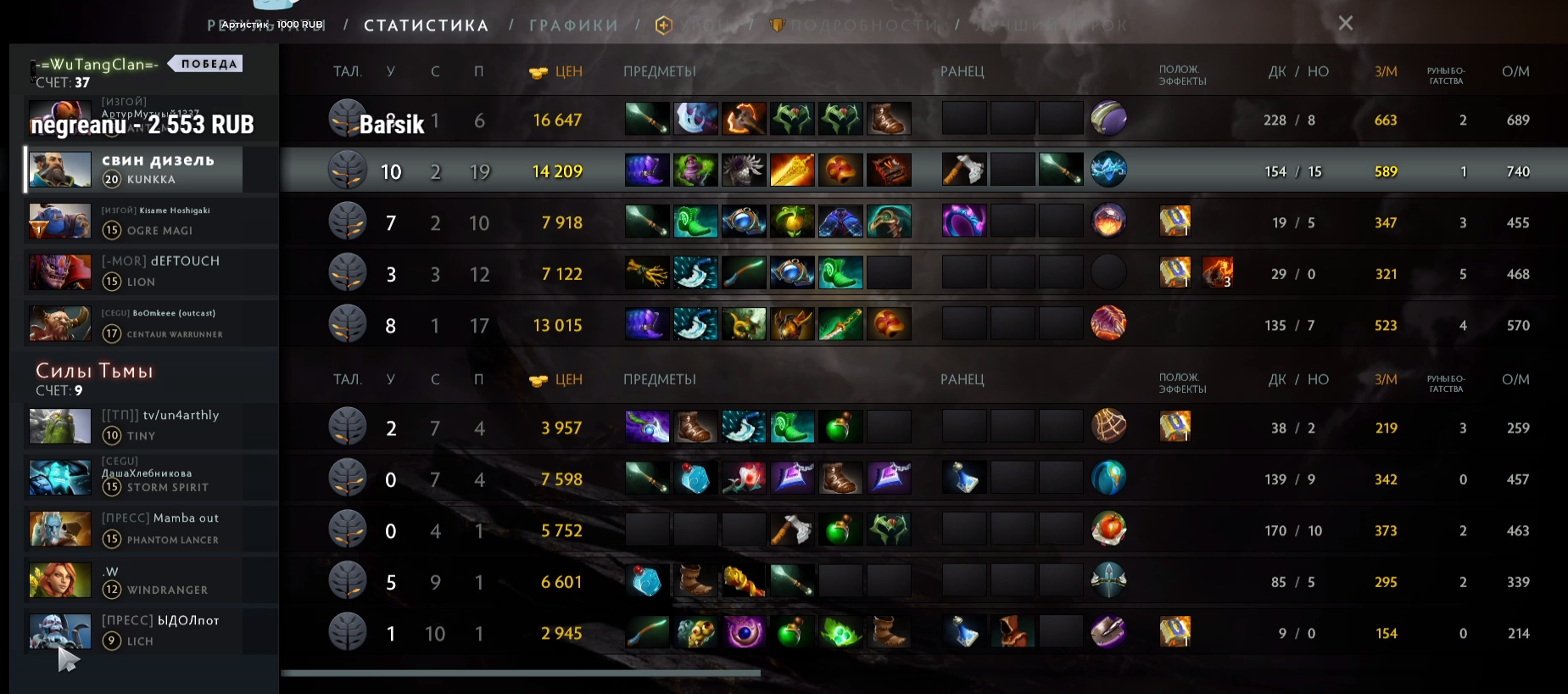Screen dimensions: 1568x694
Task: Sort by the ЦЕН net worth column
Action: coord(557,72)
